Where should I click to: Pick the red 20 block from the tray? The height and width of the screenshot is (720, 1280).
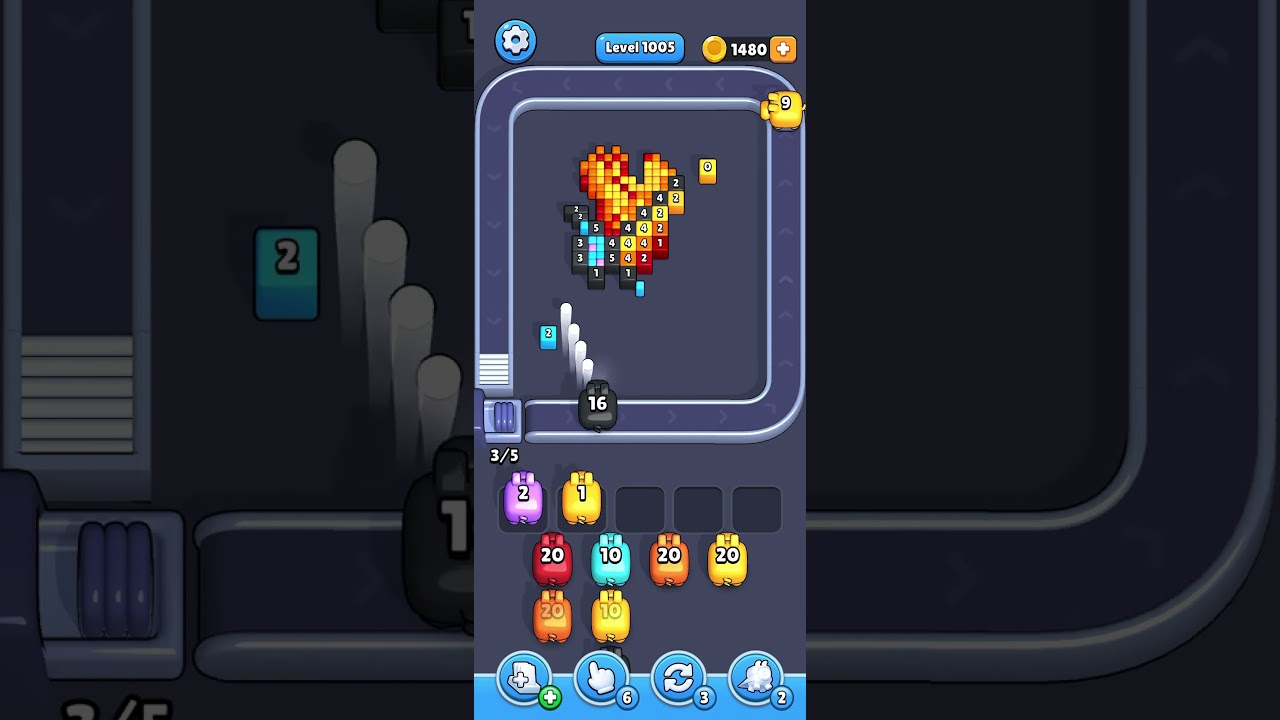click(552, 558)
